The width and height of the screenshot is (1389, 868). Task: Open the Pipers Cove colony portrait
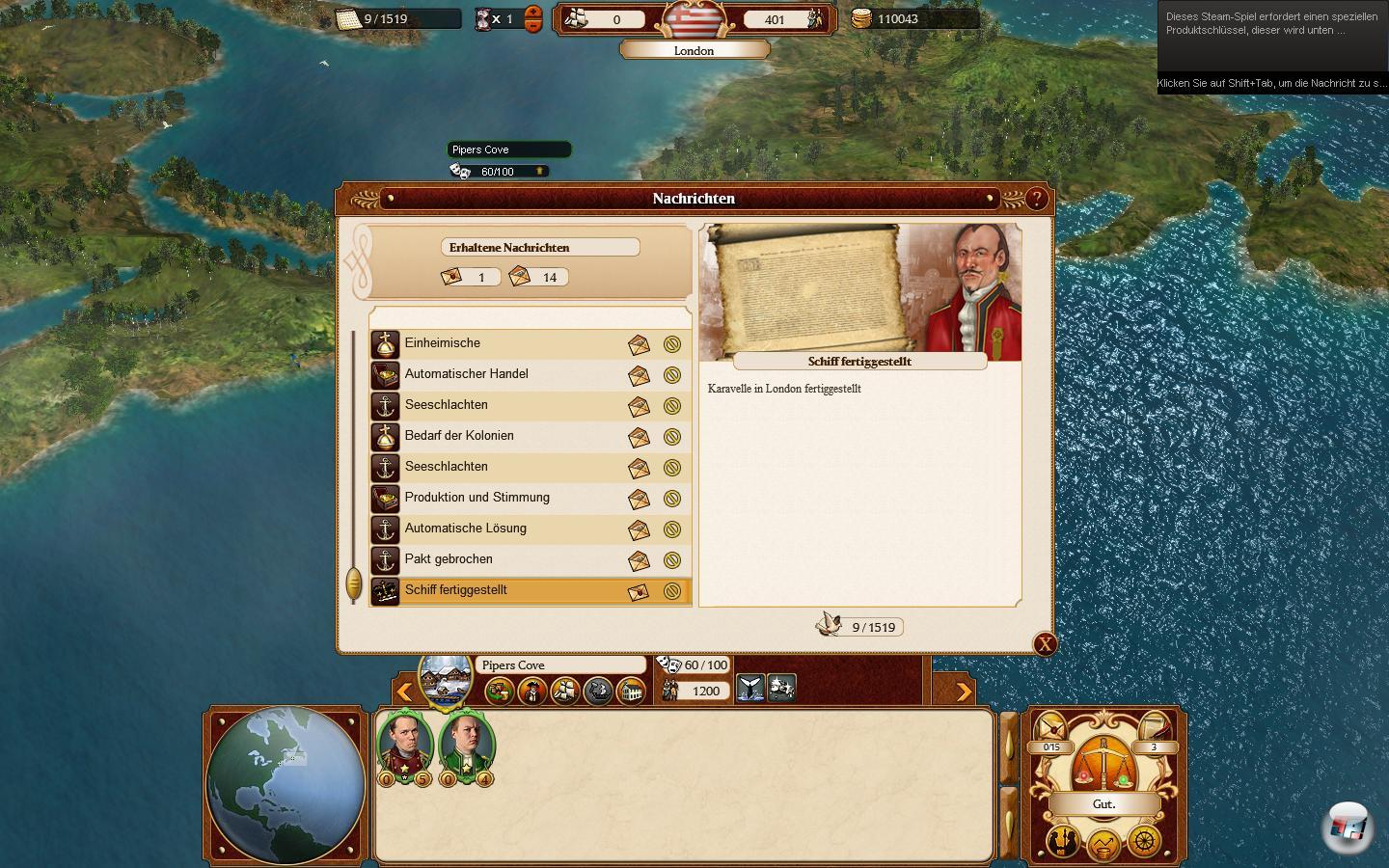tap(446, 680)
